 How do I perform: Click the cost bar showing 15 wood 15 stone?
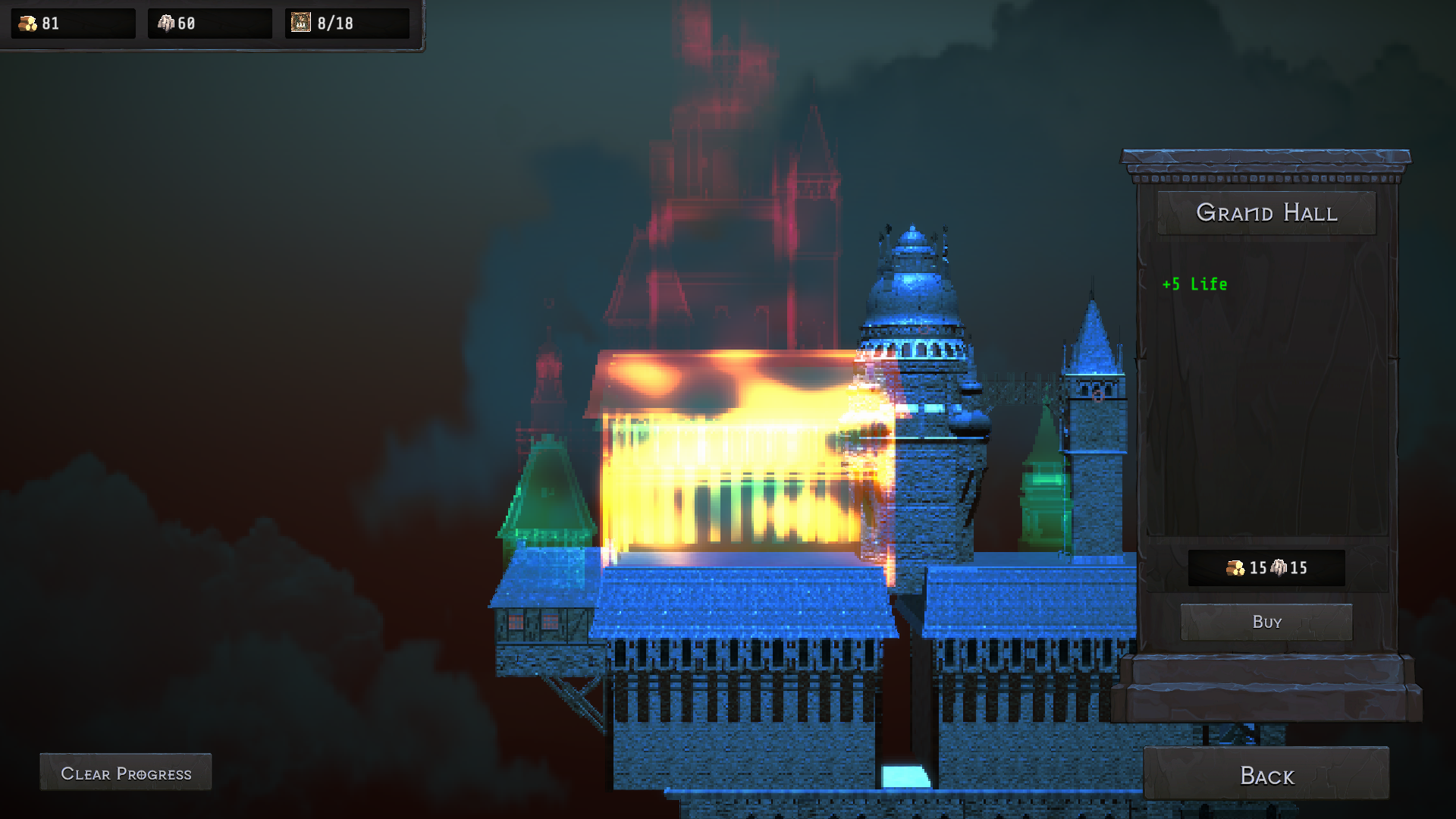1266,569
